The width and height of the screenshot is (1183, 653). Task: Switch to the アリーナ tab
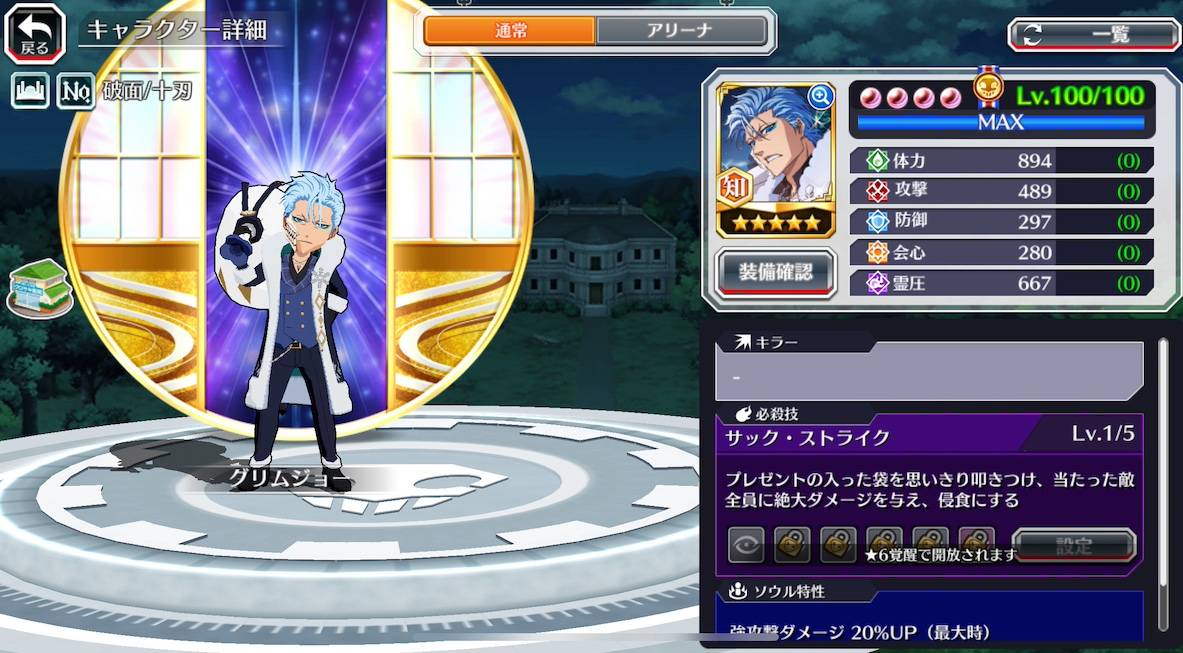[x=682, y=31]
